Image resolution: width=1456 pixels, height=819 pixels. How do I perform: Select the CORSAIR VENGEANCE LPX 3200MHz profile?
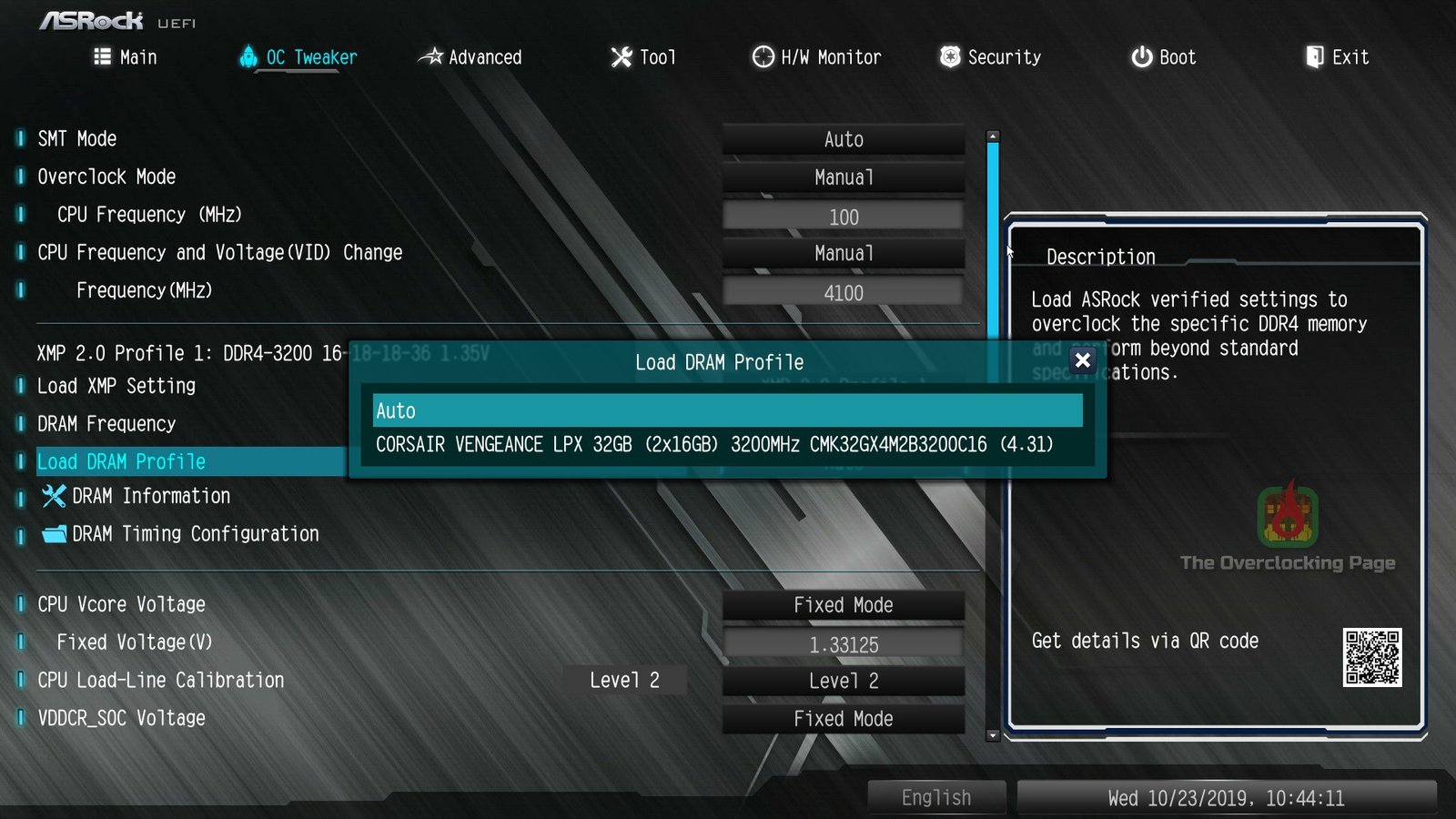pyautogui.click(x=714, y=444)
